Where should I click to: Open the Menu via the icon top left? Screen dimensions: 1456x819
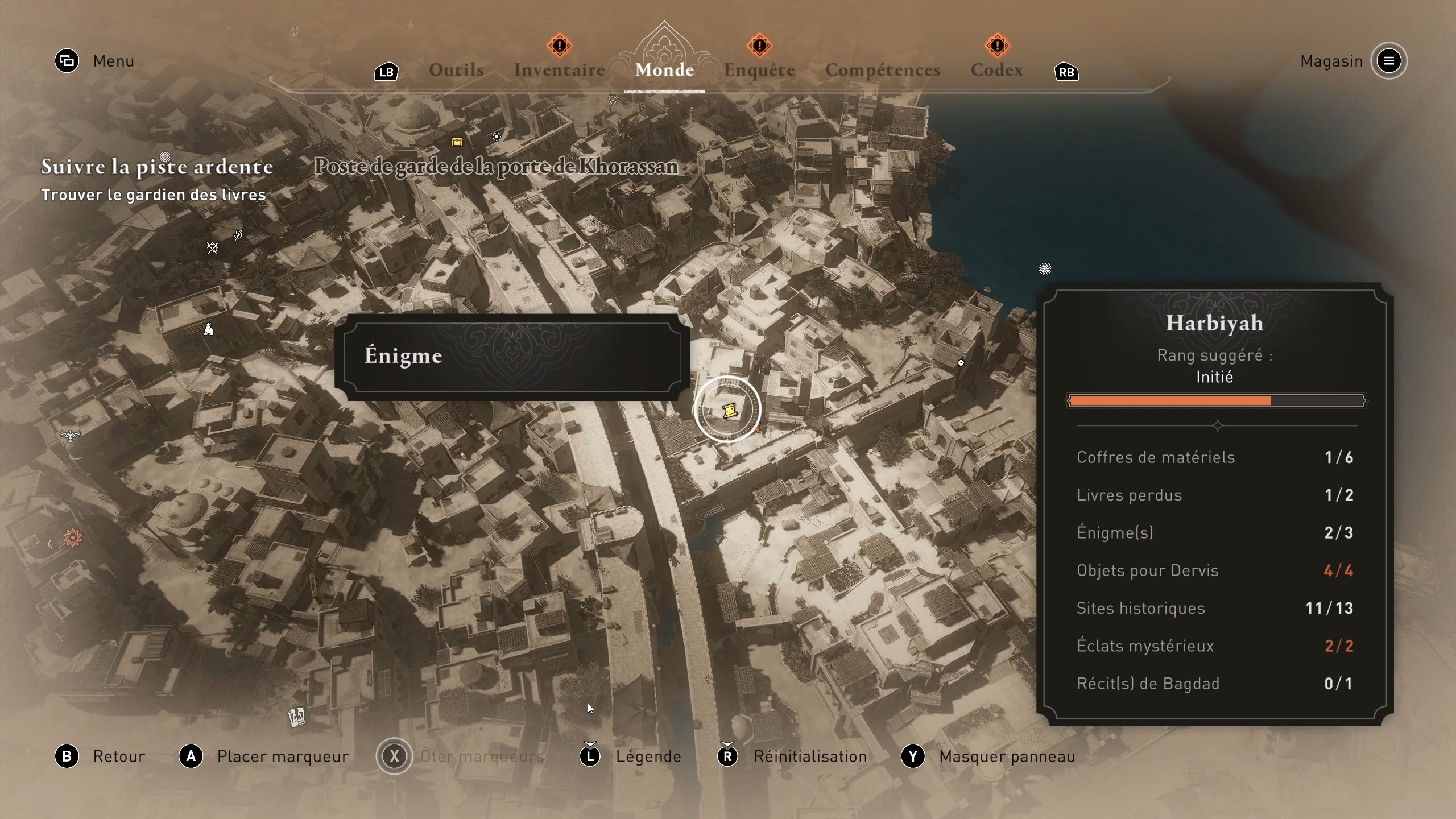[x=67, y=61]
